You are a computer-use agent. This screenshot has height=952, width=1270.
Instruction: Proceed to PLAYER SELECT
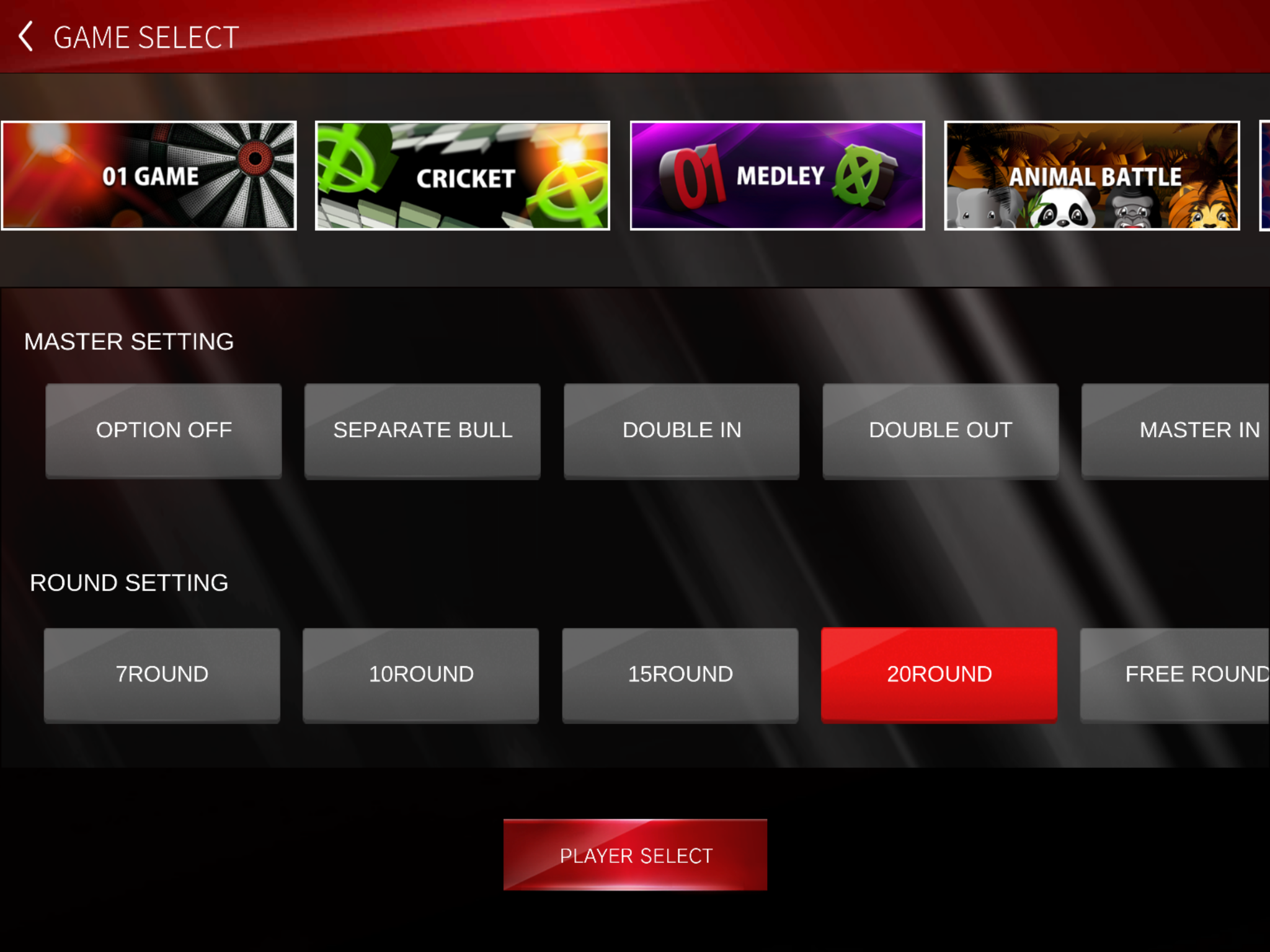point(635,855)
